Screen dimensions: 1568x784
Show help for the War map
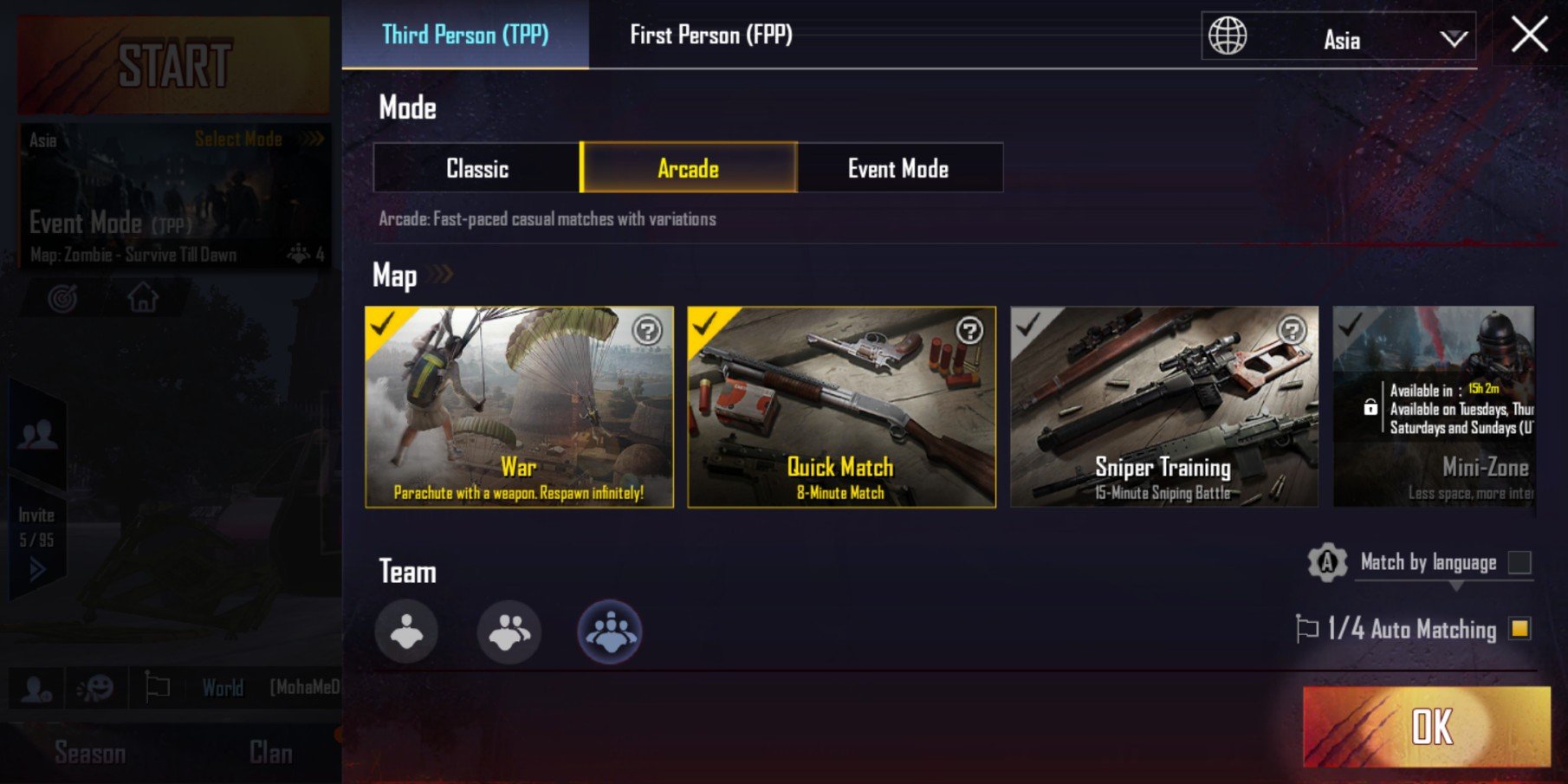coord(647,330)
